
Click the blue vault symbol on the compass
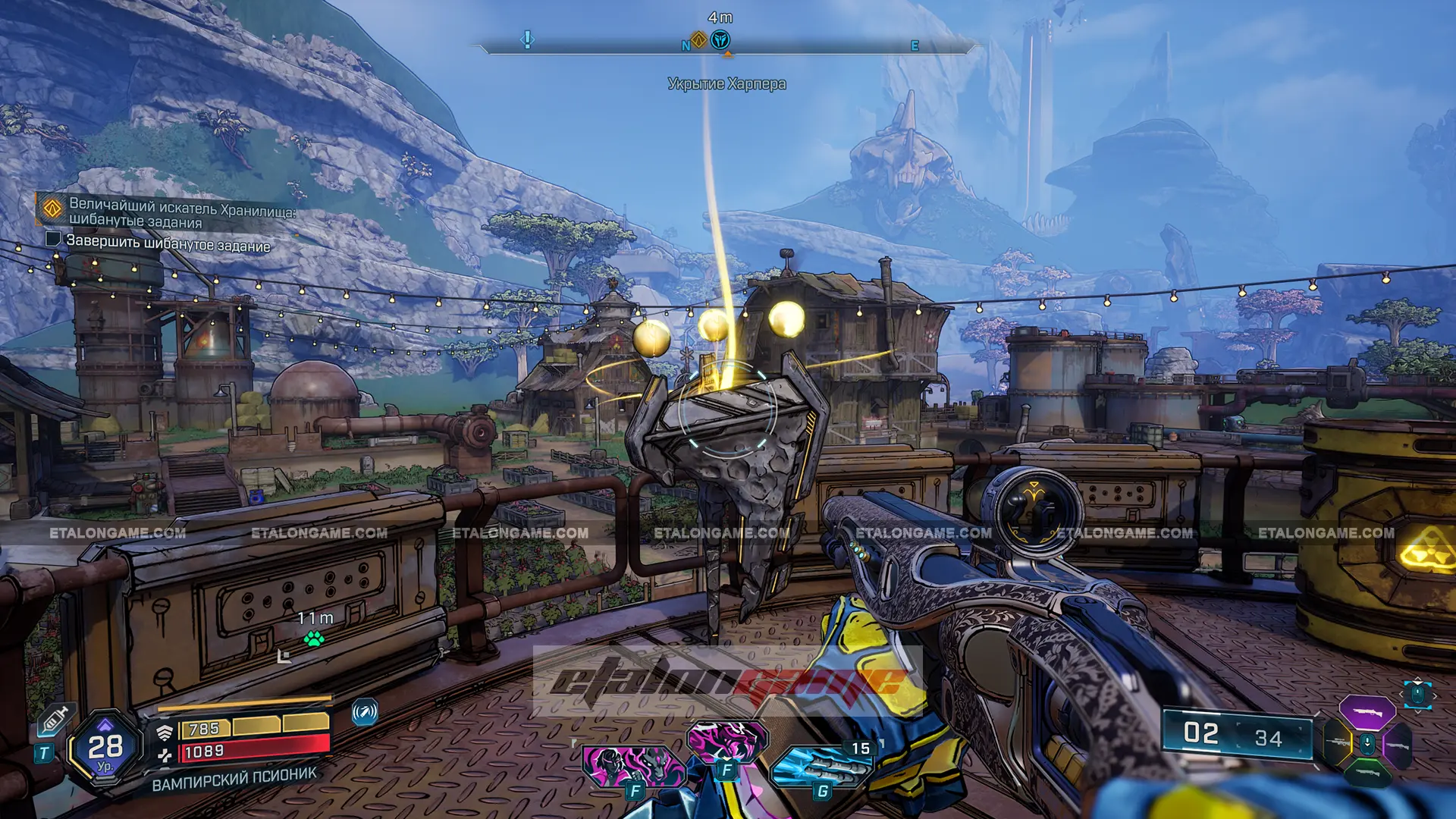pyautogui.click(x=720, y=39)
